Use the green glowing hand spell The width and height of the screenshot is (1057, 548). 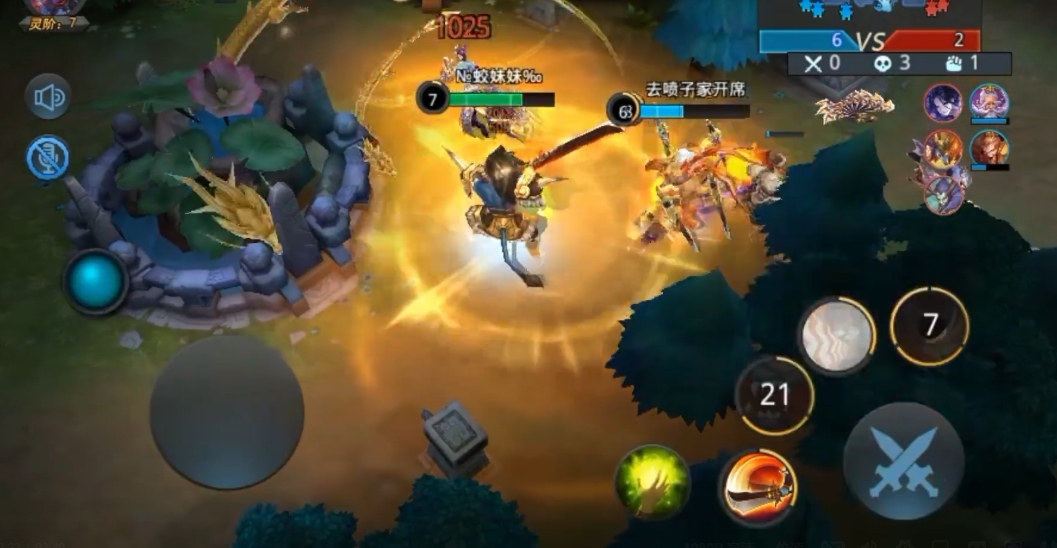coord(652,482)
